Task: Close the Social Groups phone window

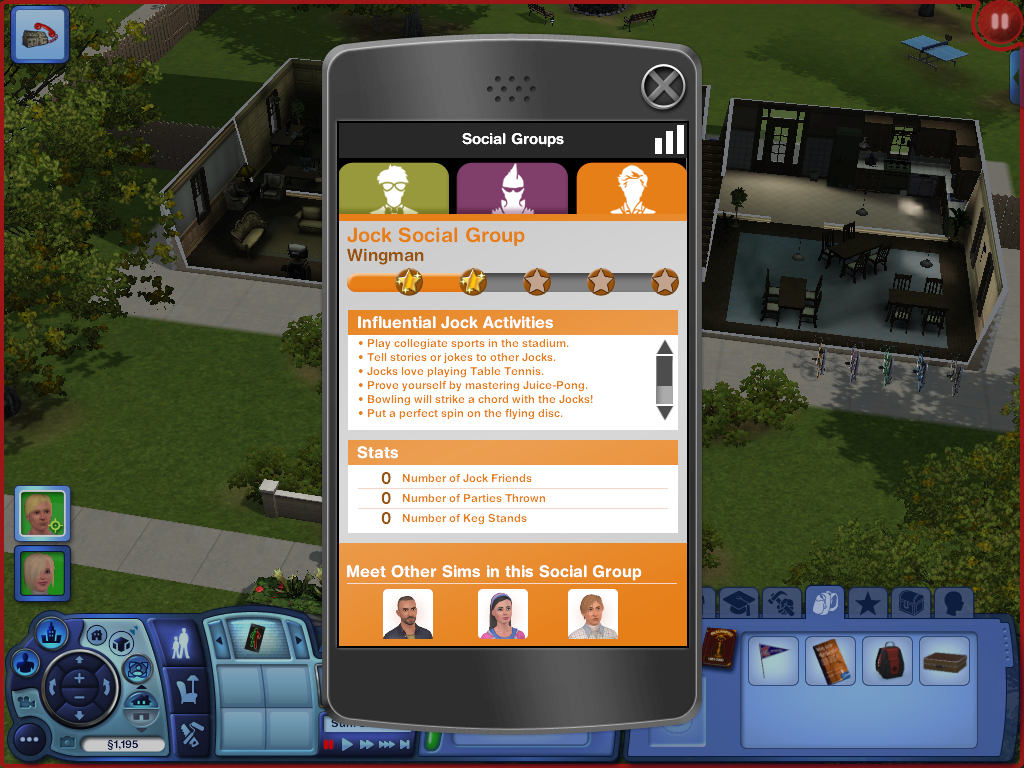Action: click(662, 86)
